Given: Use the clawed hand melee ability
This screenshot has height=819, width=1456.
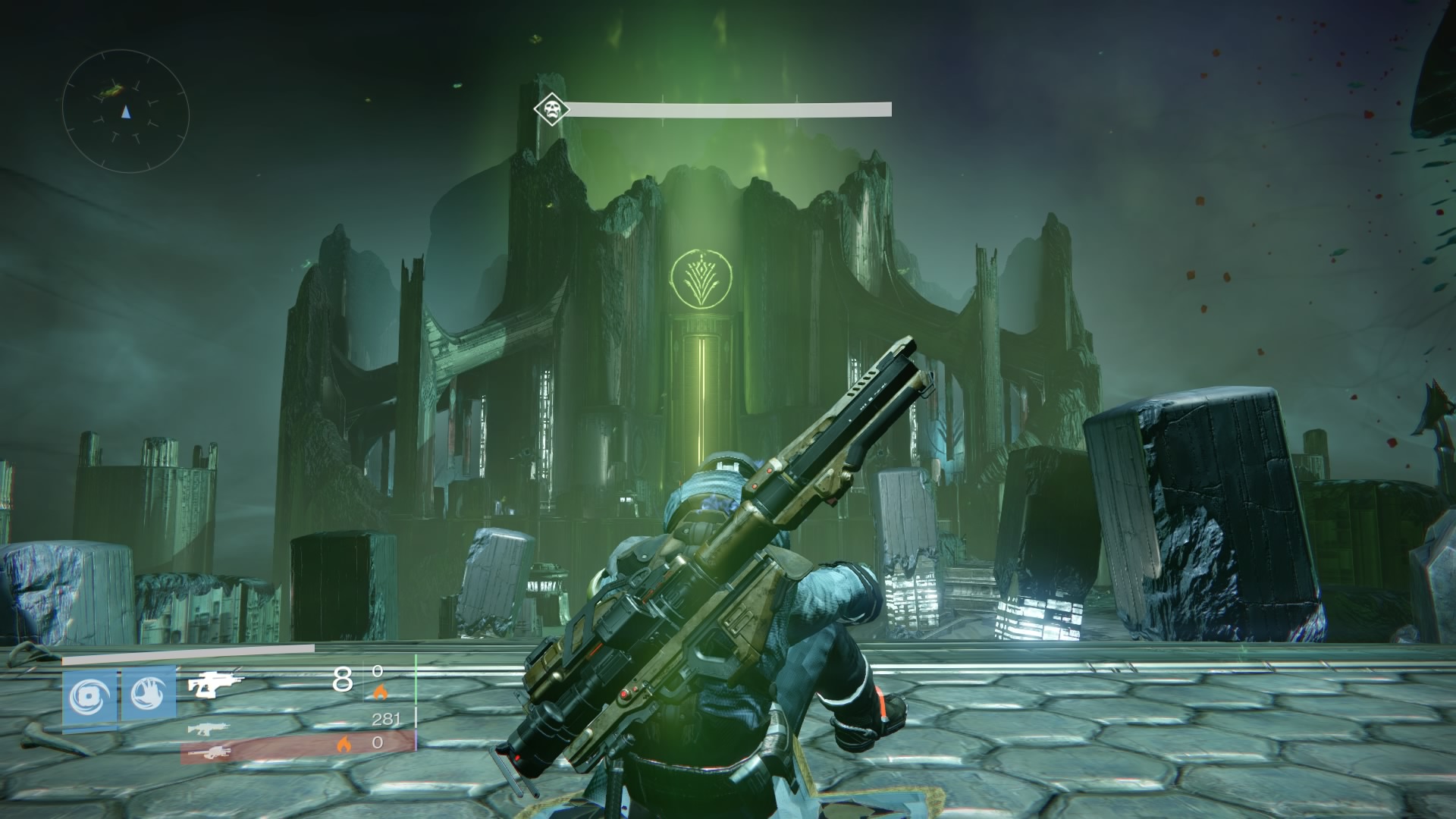Looking at the screenshot, I should click(148, 695).
